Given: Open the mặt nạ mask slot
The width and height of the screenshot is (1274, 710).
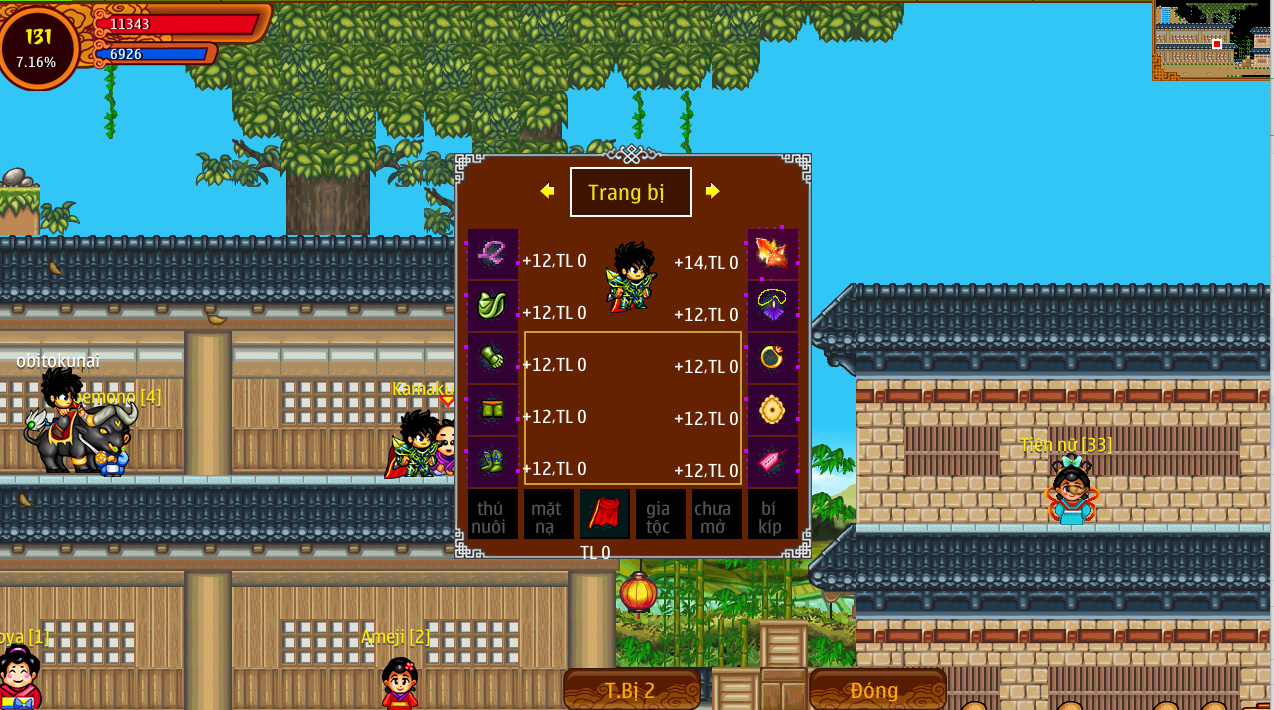Looking at the screenshot, I should tap(548, 515).
